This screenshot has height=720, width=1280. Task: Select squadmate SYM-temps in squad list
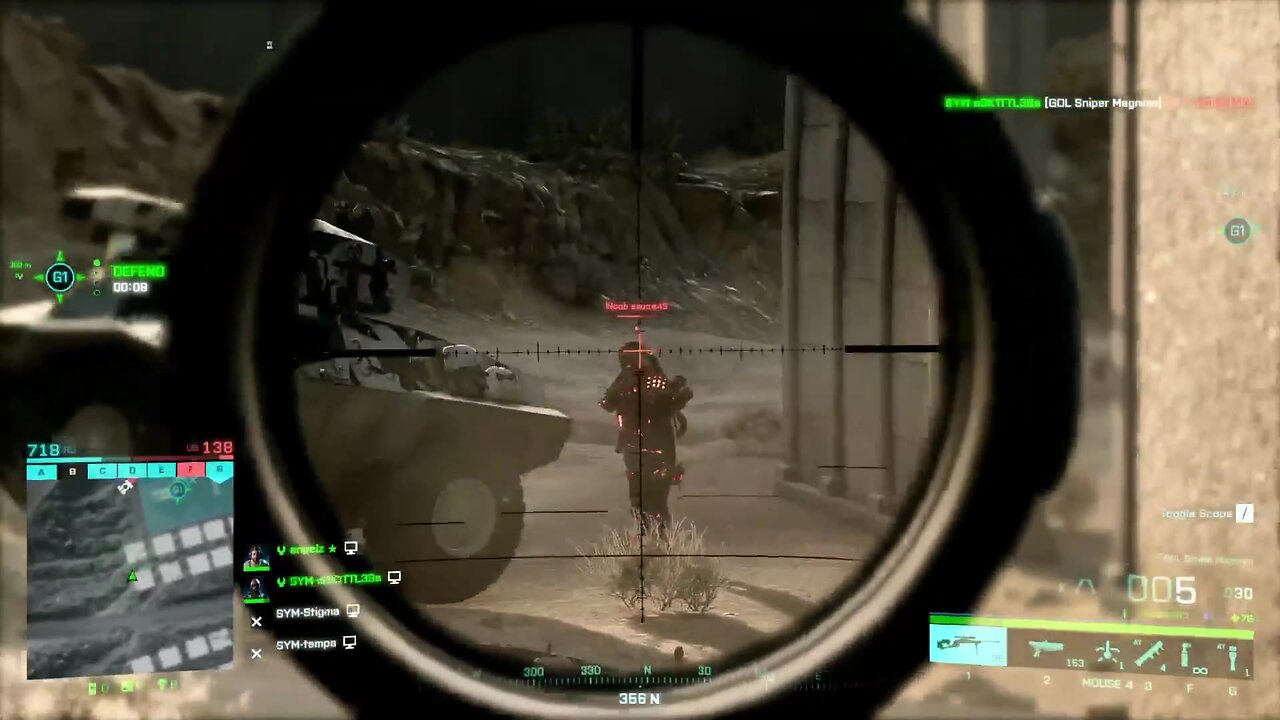(x=306, y=644)
